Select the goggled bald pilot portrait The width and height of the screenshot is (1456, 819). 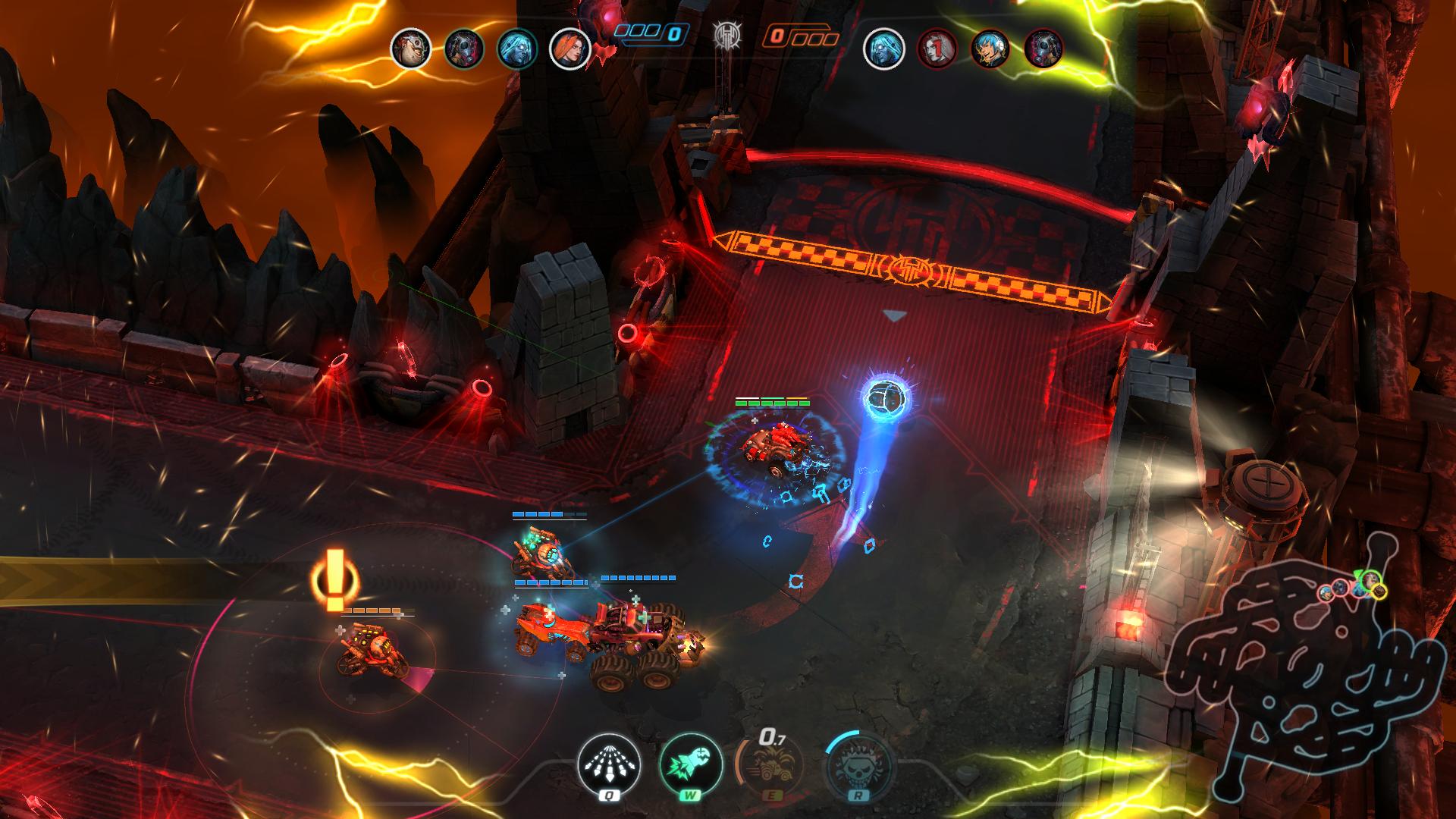point(410,49)
